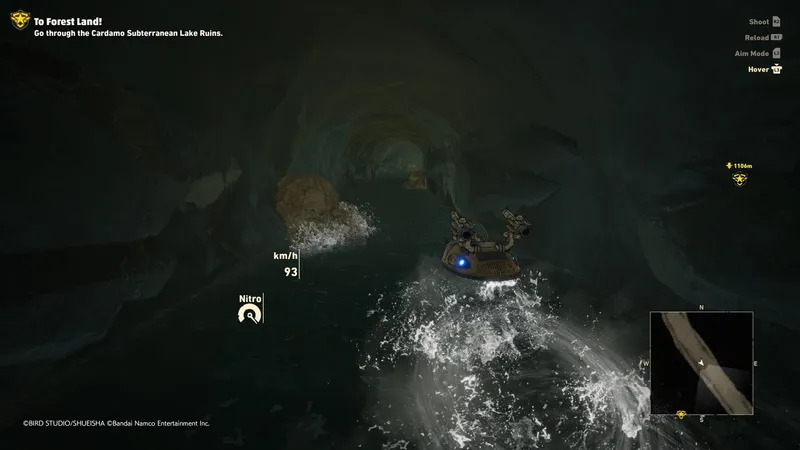Open the minimap

click(x=701, y=363)
